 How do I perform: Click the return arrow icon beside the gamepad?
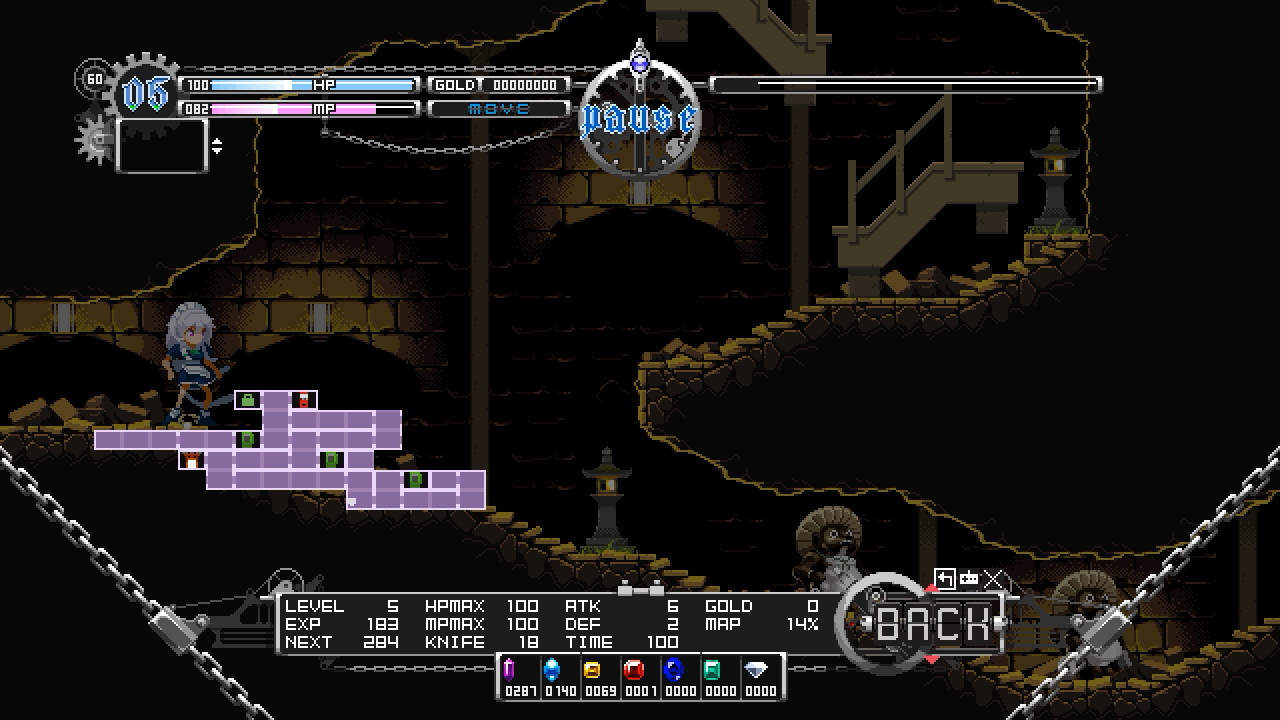click(x=946, y=578)
